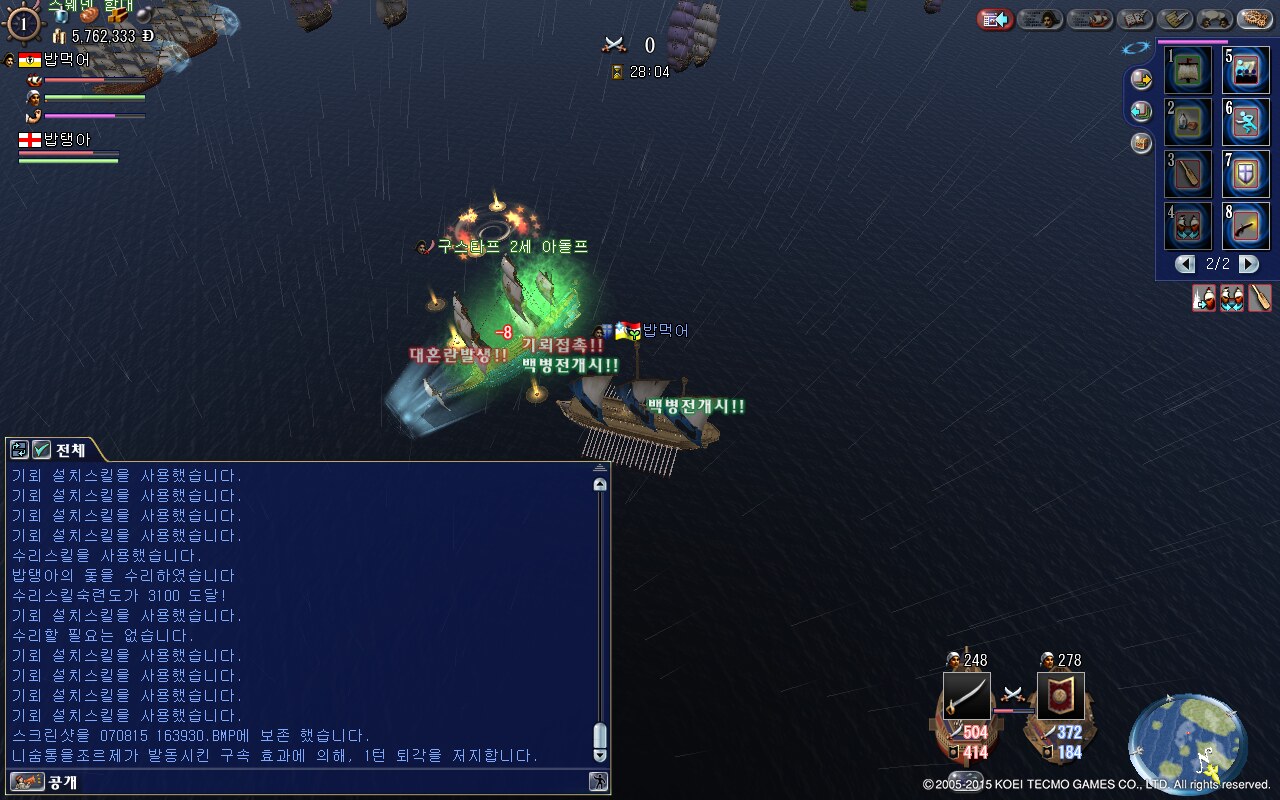This screenshot has height=800, width=1280.
Task: Activate skill slot 1 with the sail icon
Action: coord(1188,70)
